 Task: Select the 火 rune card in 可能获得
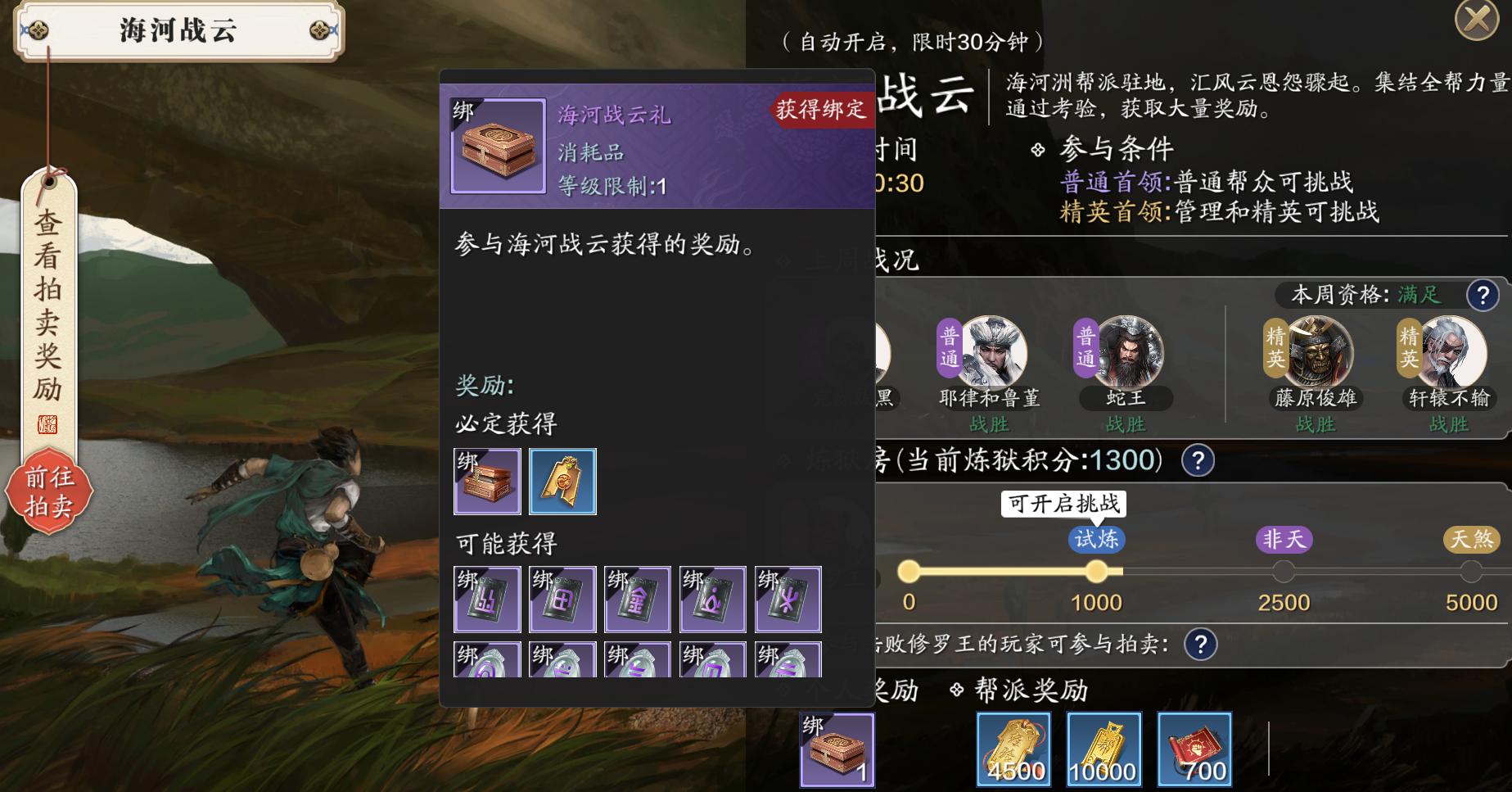[x=788, y=600]
